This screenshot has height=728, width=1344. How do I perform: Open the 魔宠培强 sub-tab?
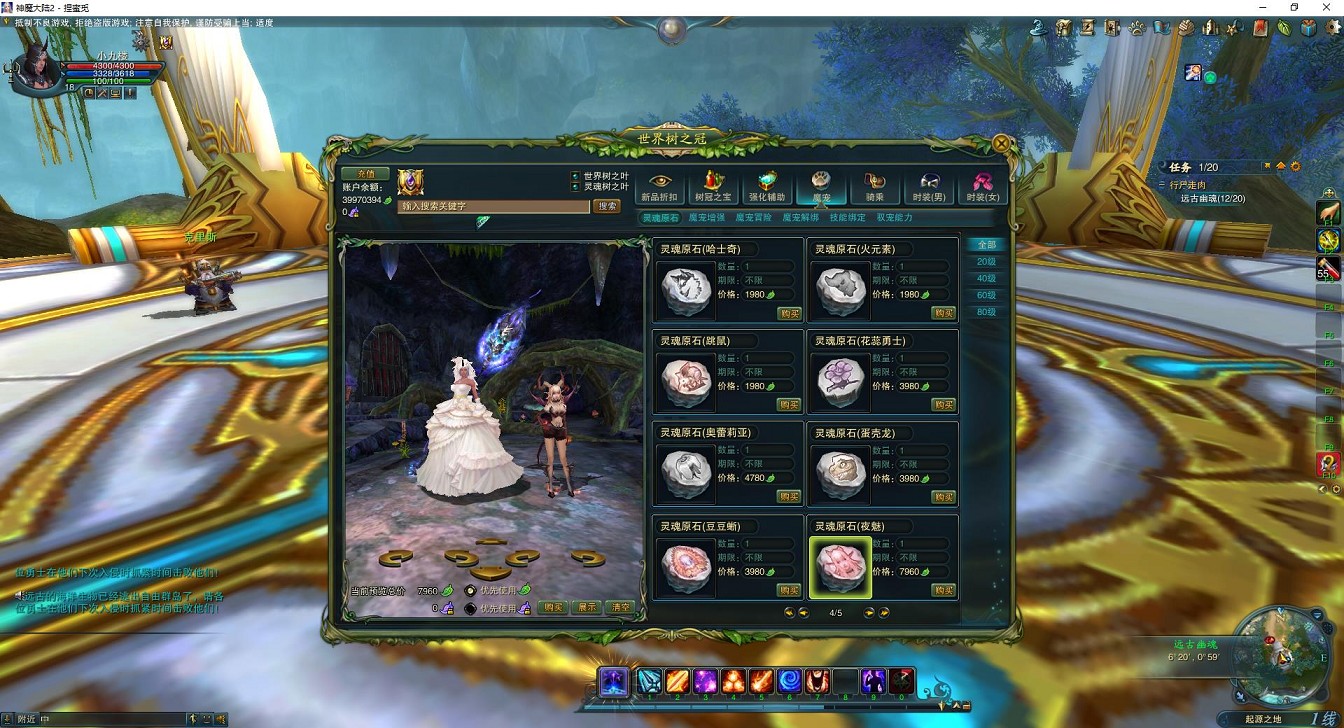pos(707,217)
